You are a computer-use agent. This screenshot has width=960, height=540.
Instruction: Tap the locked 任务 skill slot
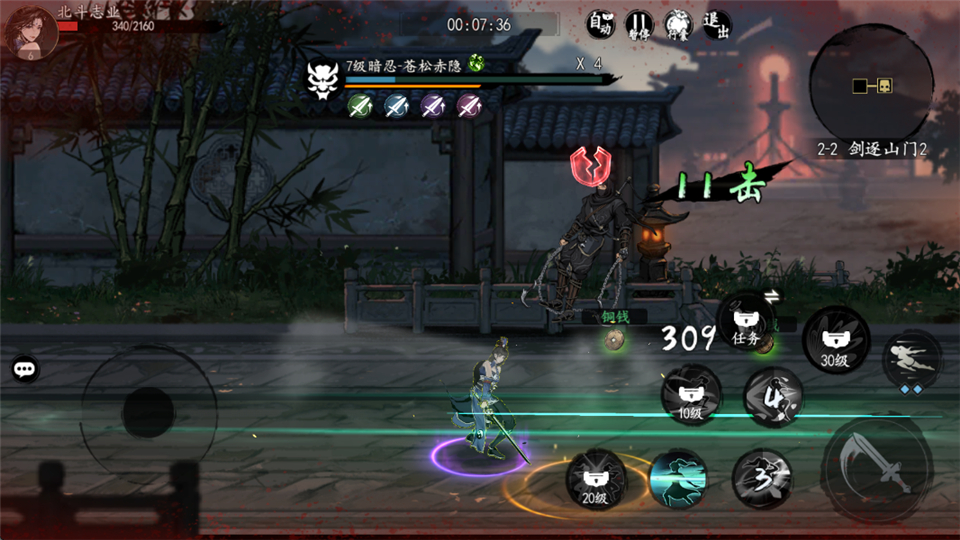pyautogui.click(x=746, y=322)
